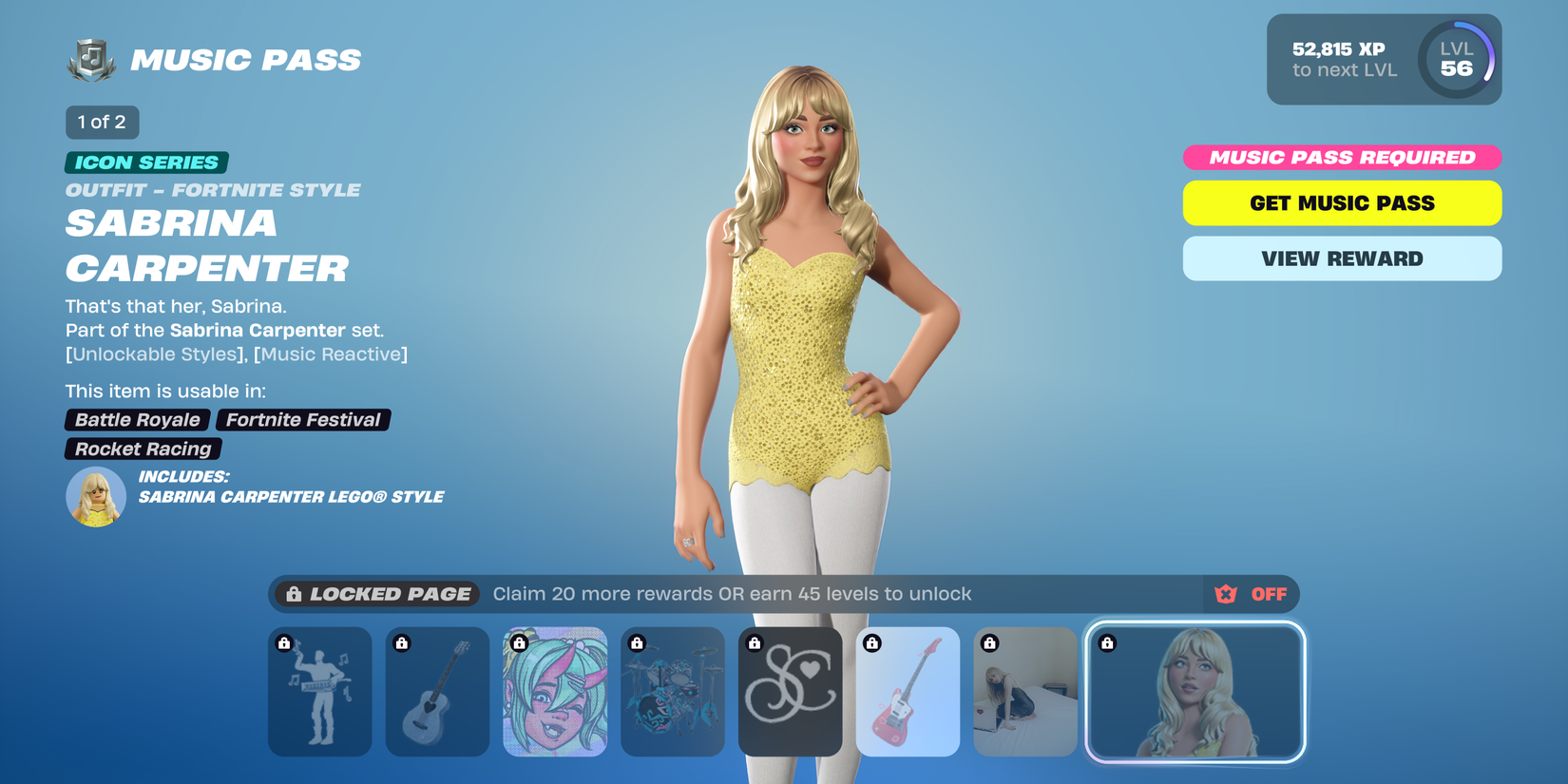Select the white acoustic guitar reward thumbnail

point(437,692)
